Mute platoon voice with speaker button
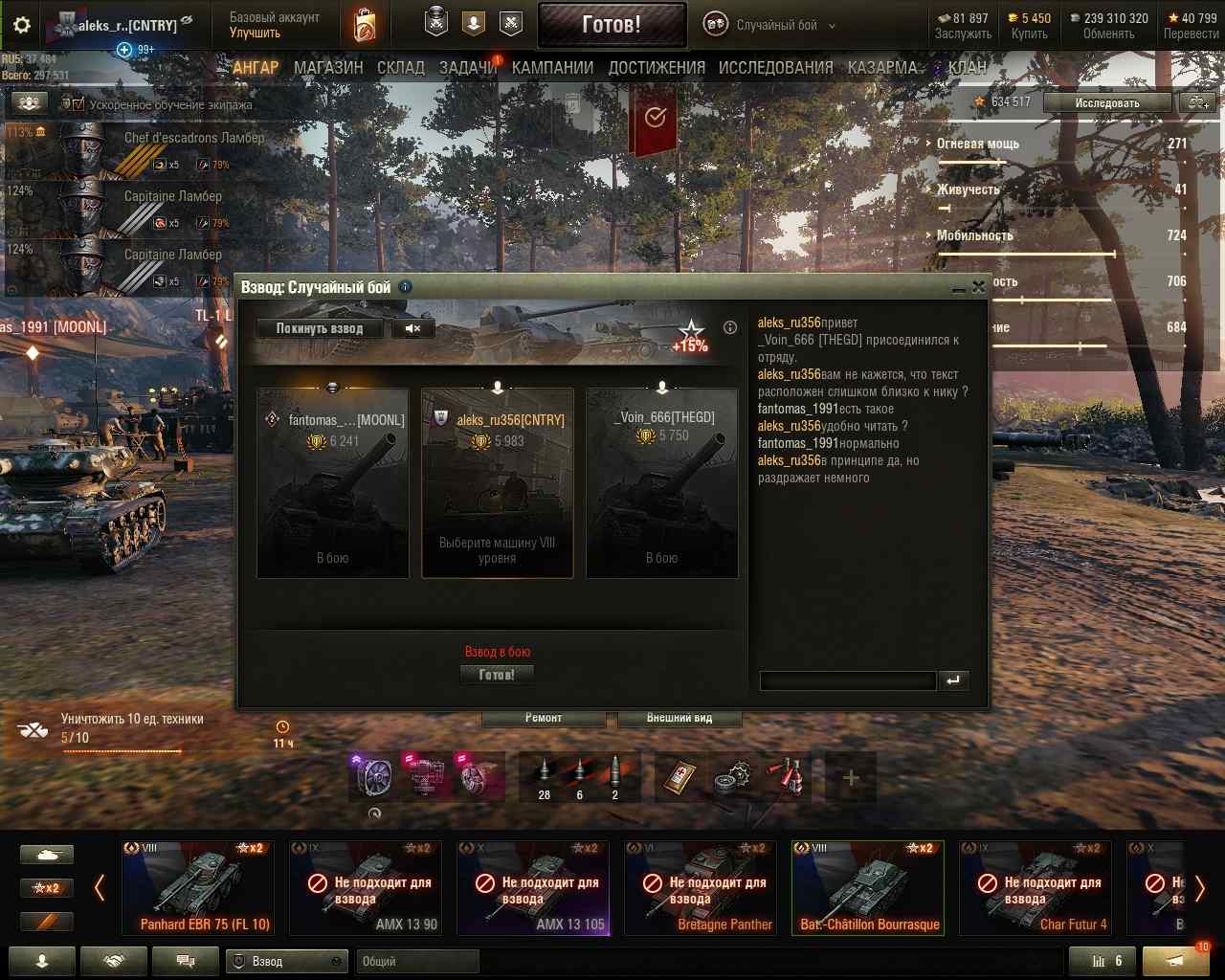Image resolution: width=1225 pixels, height=980 pixels. tap(413, 328)
